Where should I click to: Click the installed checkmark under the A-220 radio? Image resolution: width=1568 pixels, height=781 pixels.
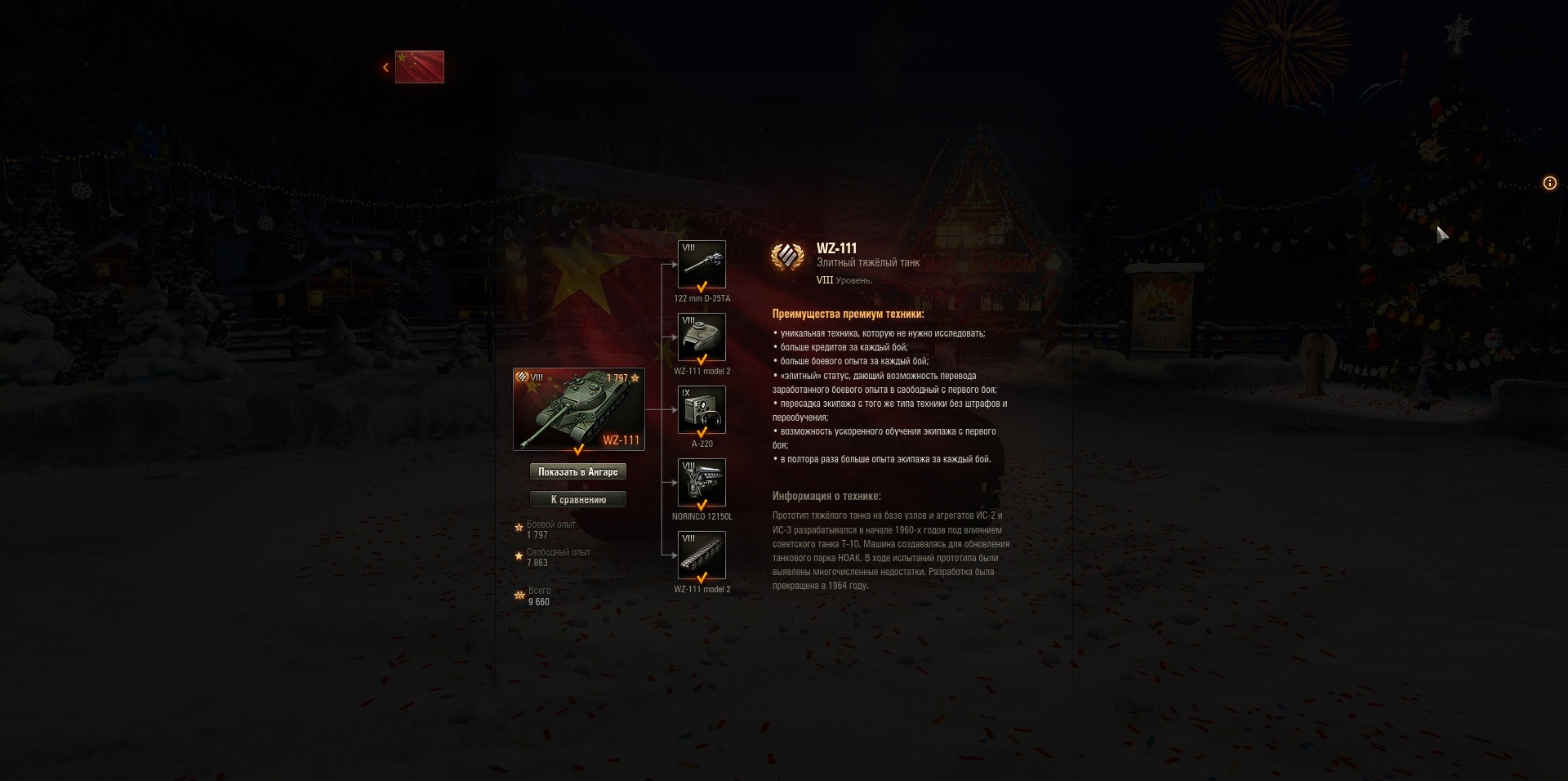coord(701,432)
